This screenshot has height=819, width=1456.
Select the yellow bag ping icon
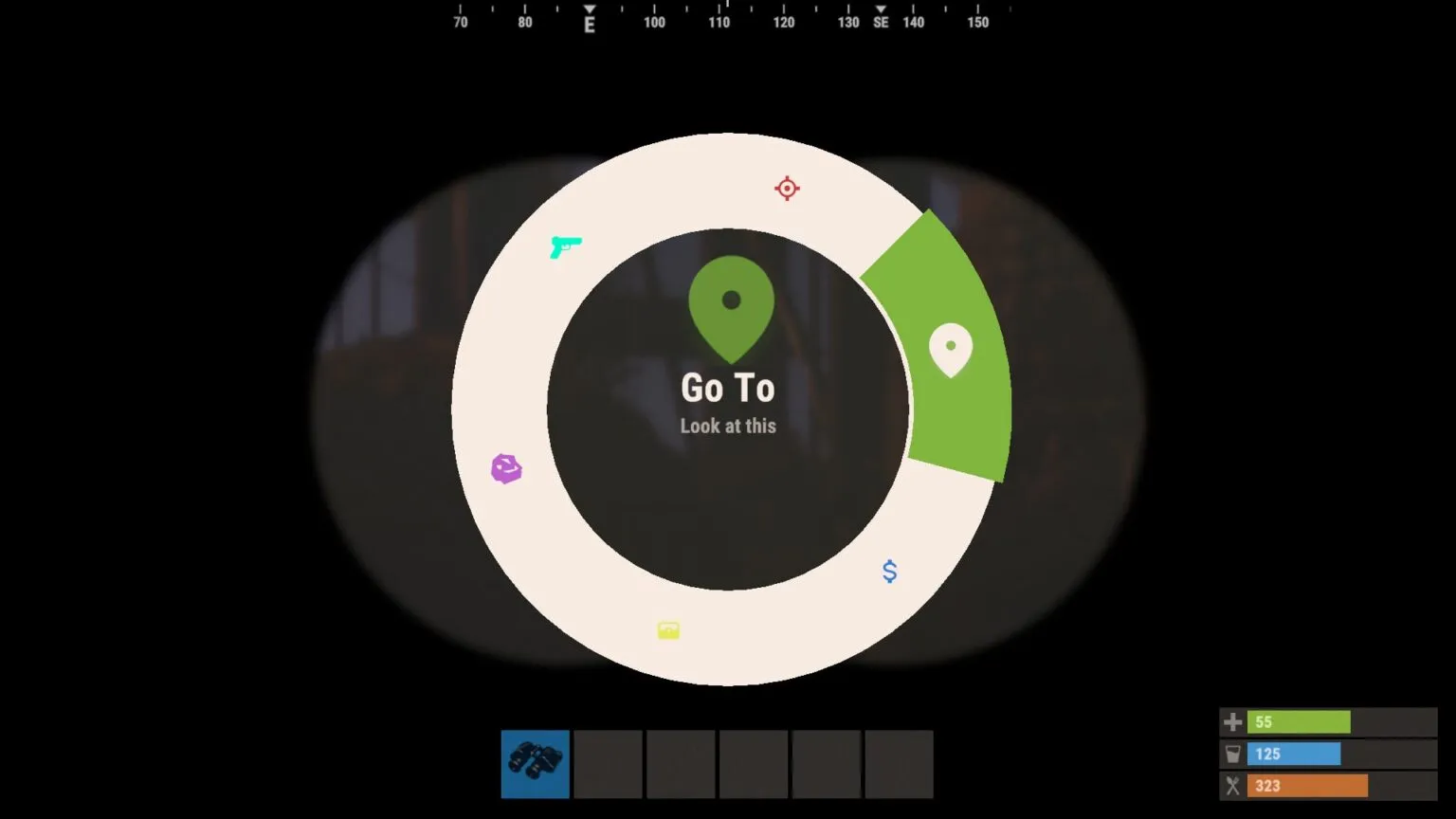[668, 629]
